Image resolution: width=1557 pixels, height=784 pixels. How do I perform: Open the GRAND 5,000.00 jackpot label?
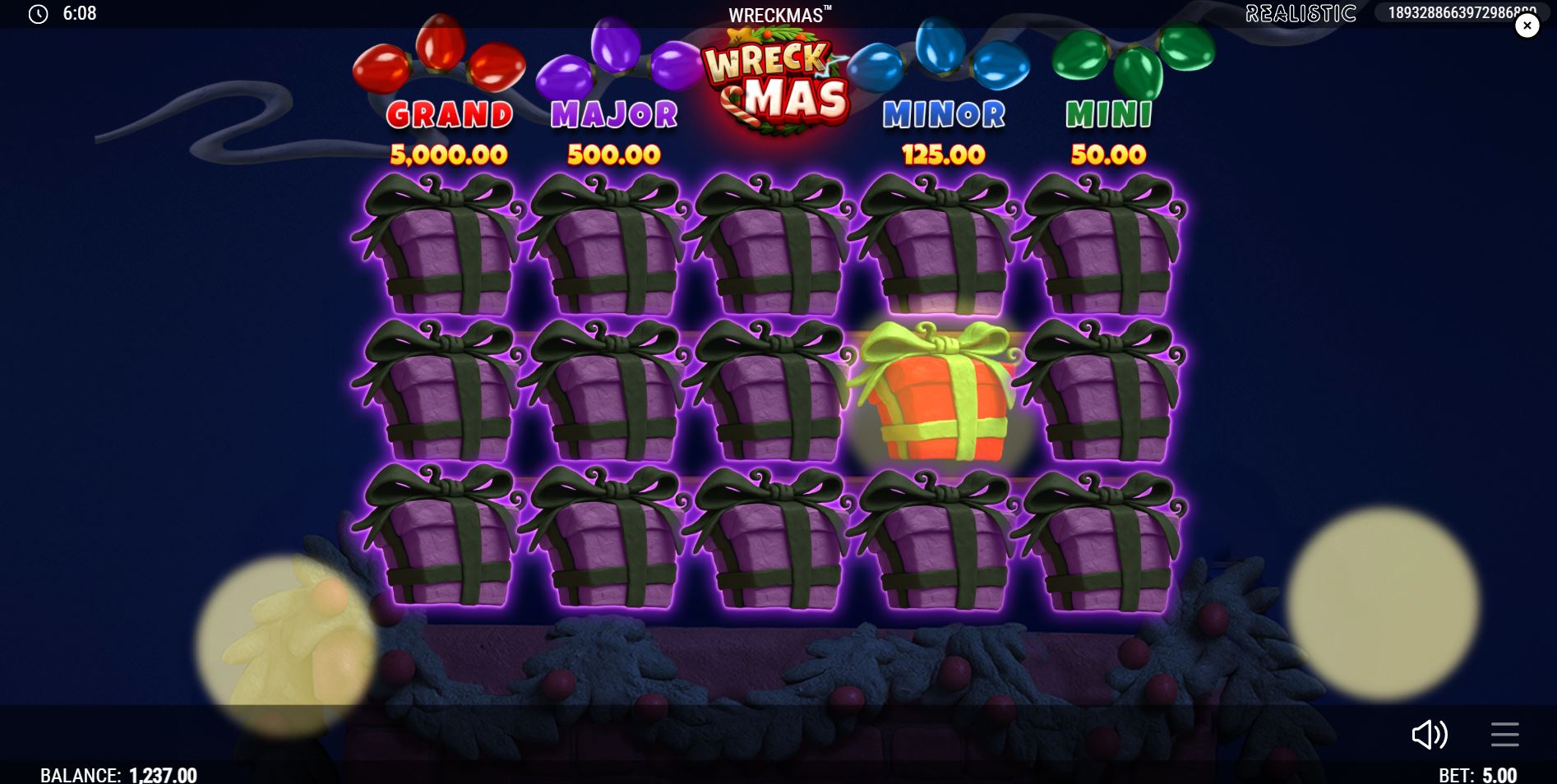(x=450, y=133)
